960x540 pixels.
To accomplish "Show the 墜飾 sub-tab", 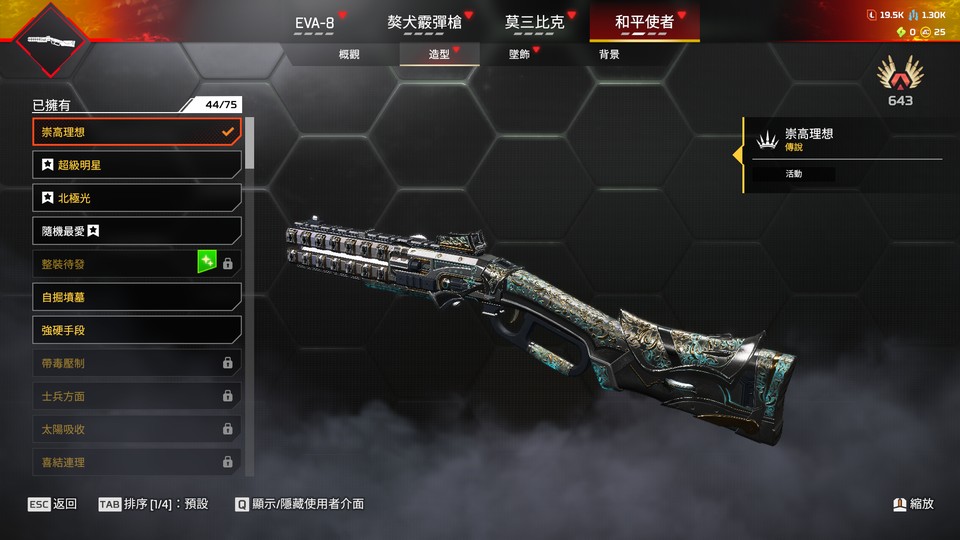I will point(519,54).
